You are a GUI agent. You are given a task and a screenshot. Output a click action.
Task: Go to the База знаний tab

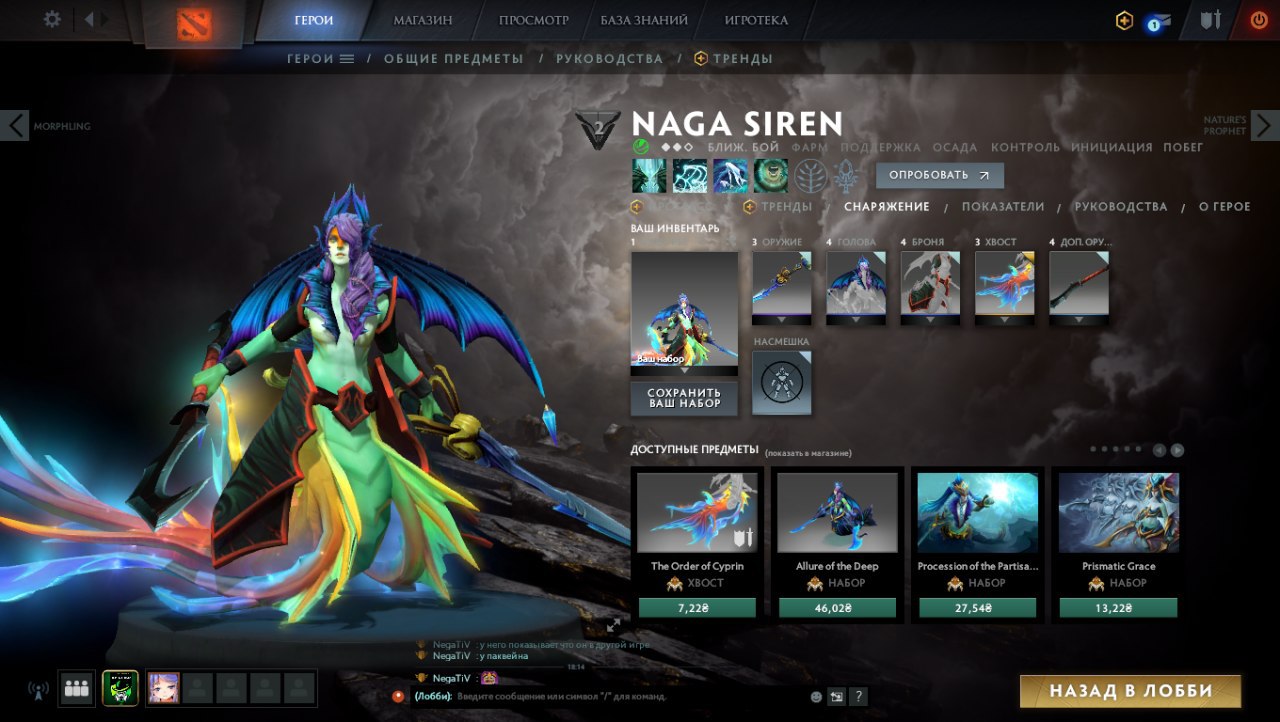(644, 20)
